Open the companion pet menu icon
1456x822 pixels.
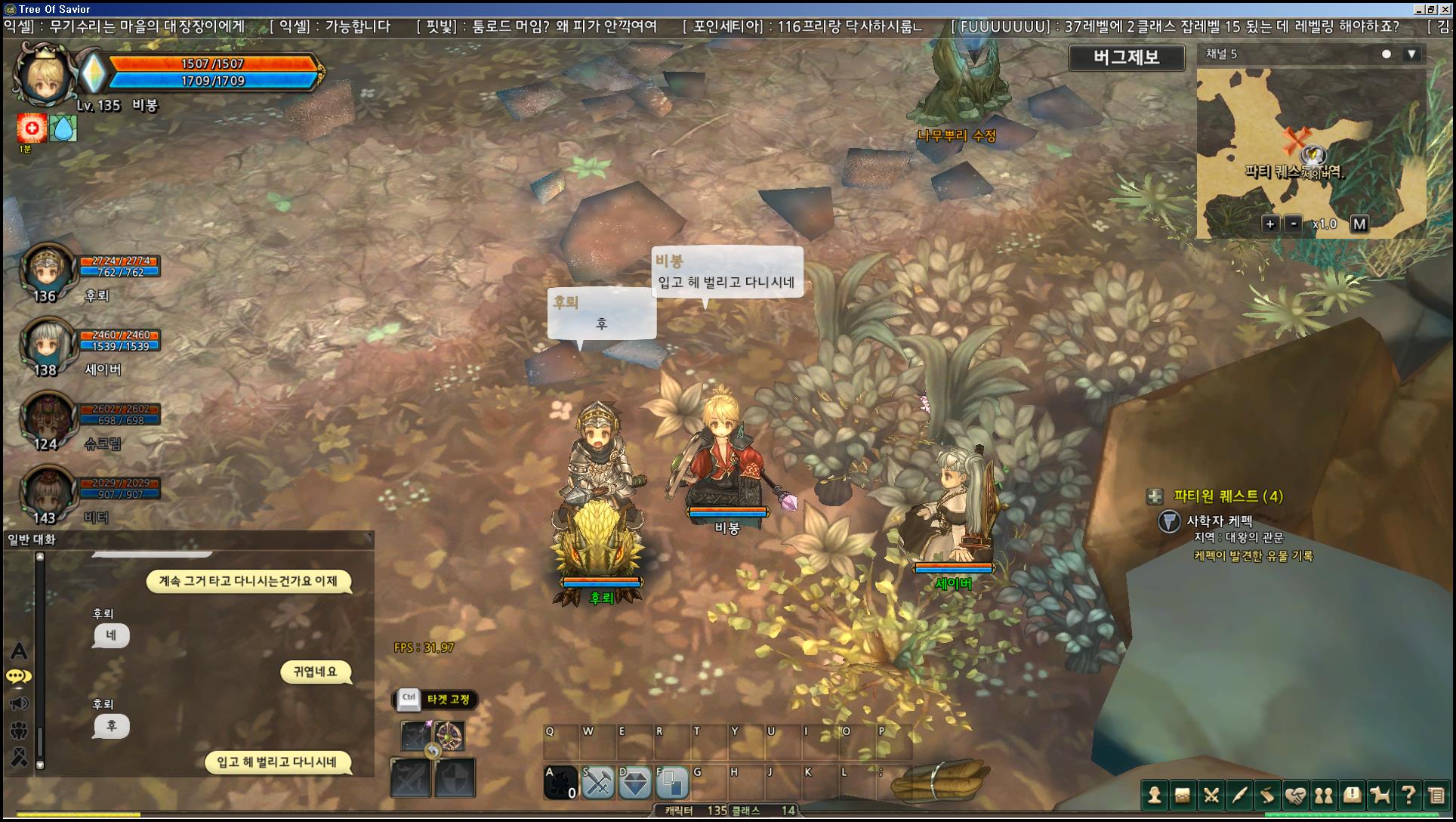coord(1380,795)
